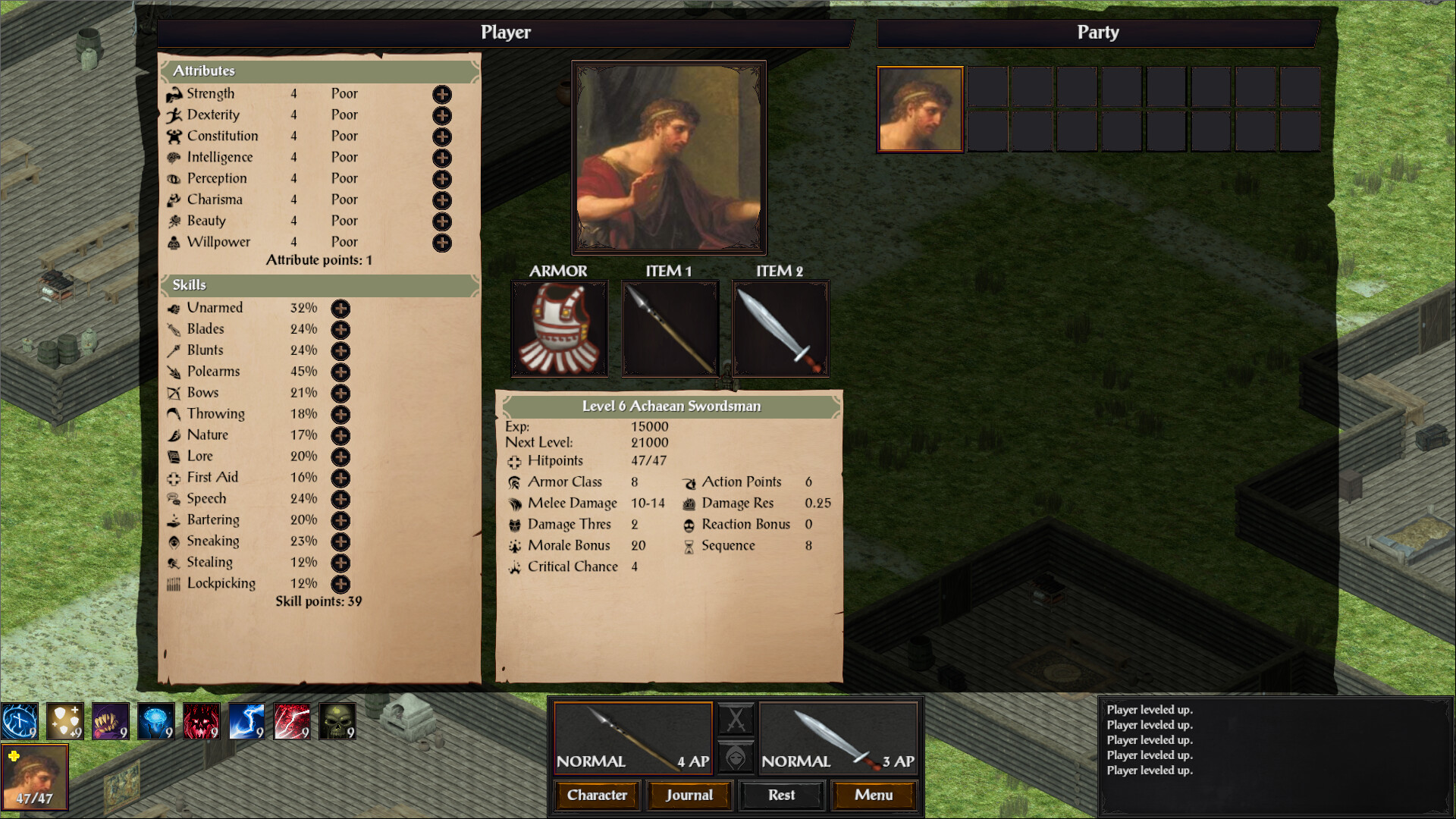Image resolution: width=1456 pixels, height=819 pixels.
Task: Use the blue orb conjuring ability
Action: pyautogui.click(x=19, y=720)
